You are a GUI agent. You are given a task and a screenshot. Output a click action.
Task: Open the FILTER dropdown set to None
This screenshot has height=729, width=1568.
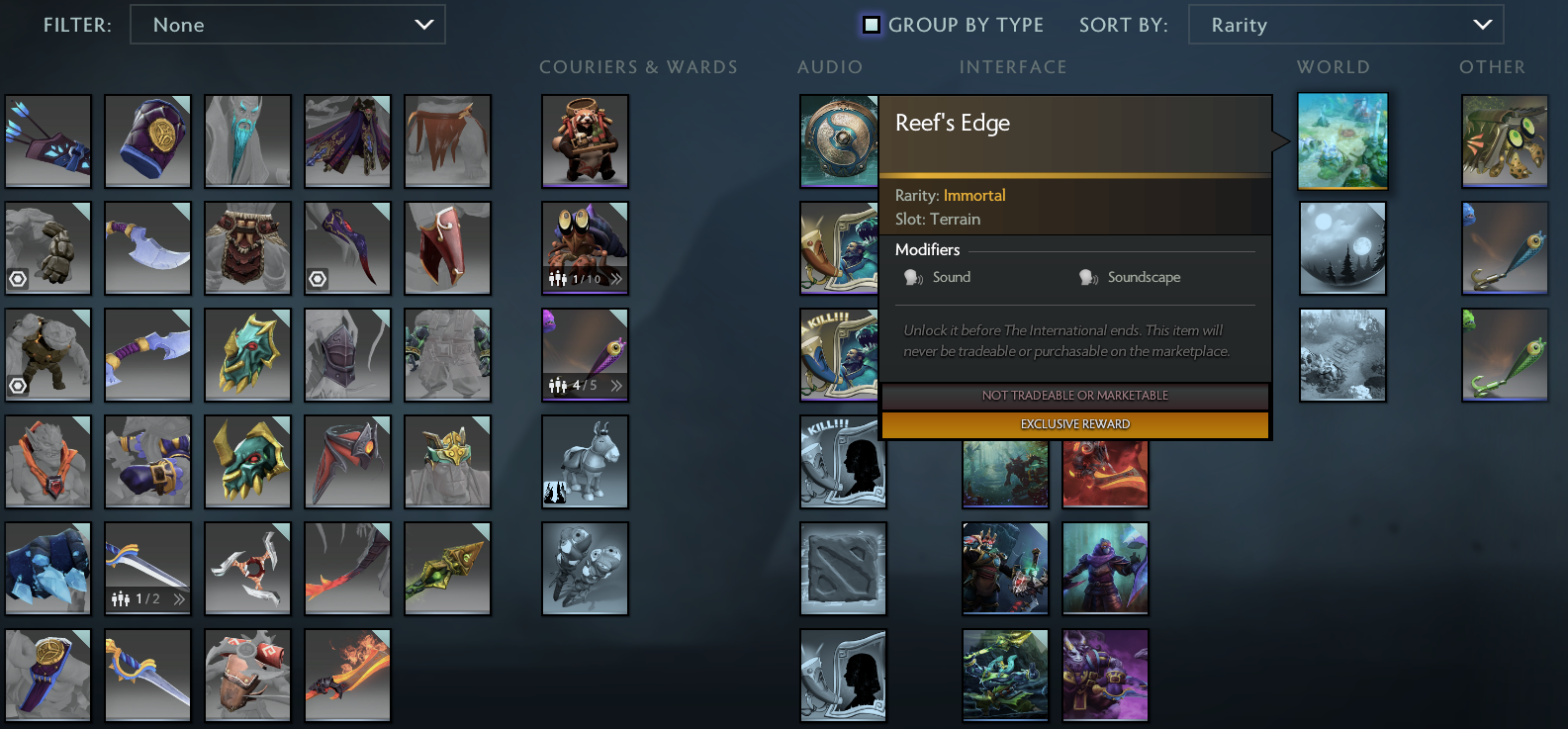point(287,25)
